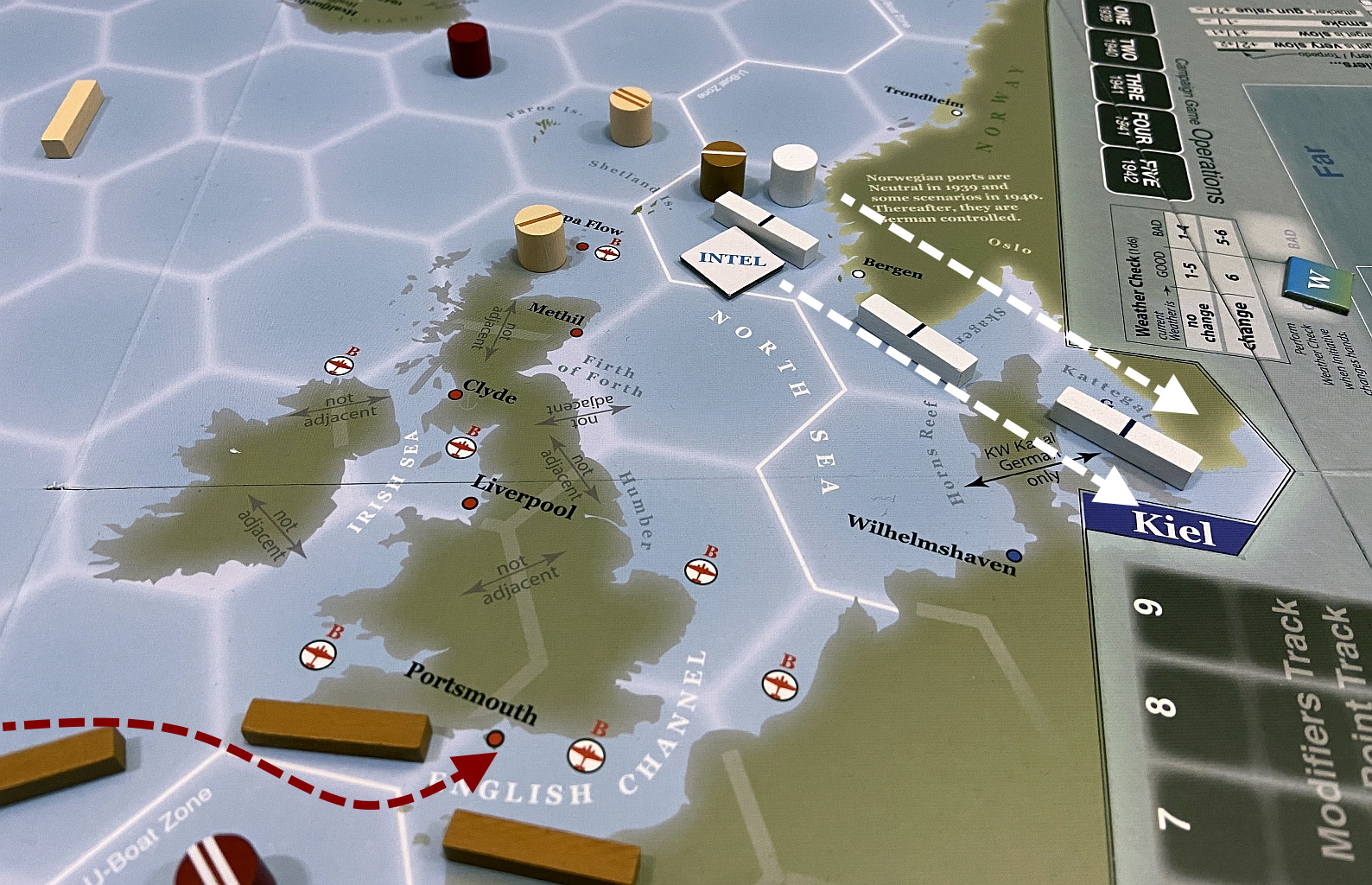Screen dimensions: 1372x885
Task: Select the INTEL marker tile
Action: pyautogui.click(x=732, y=259)
